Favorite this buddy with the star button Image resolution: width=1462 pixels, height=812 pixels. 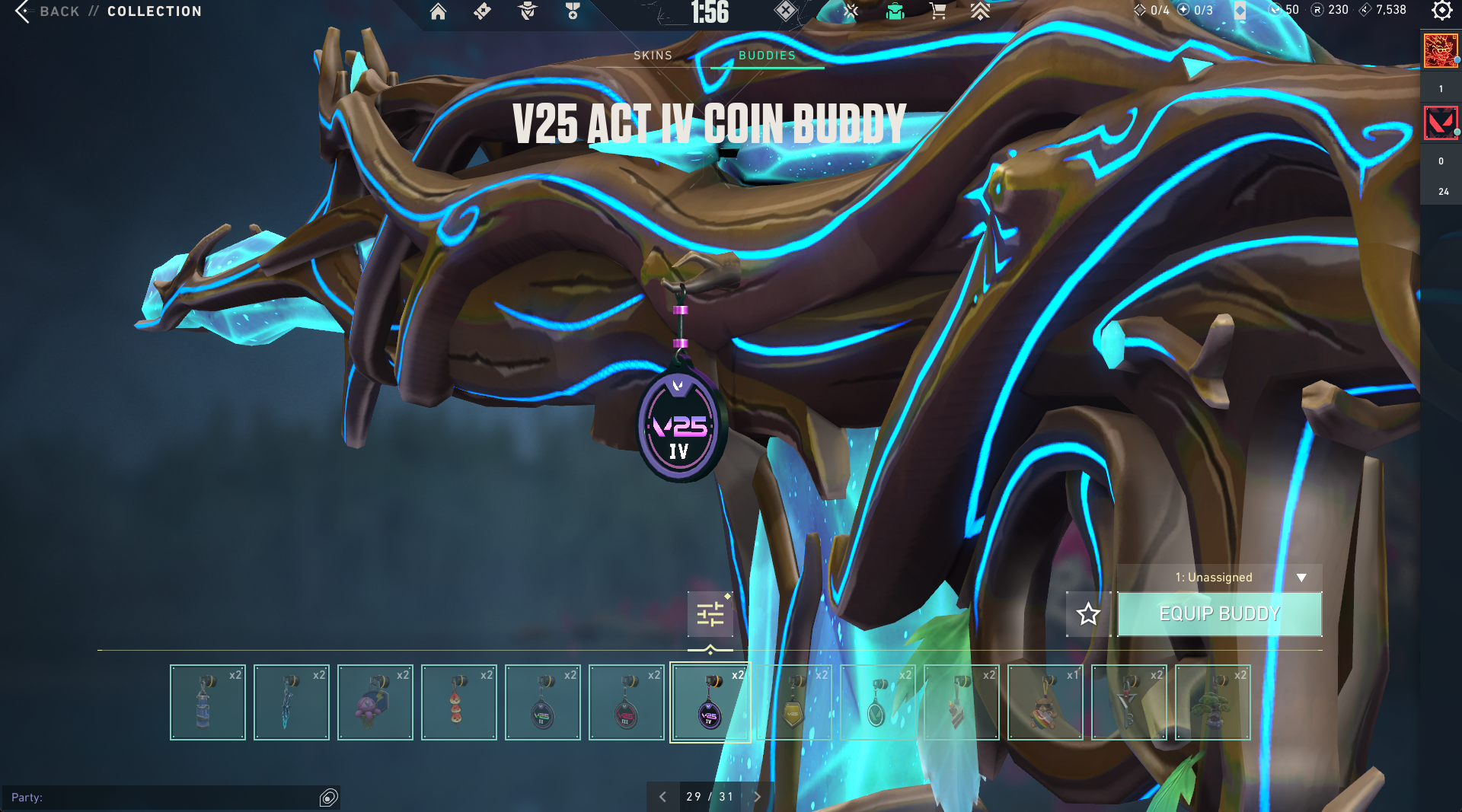coord(1088,613)
